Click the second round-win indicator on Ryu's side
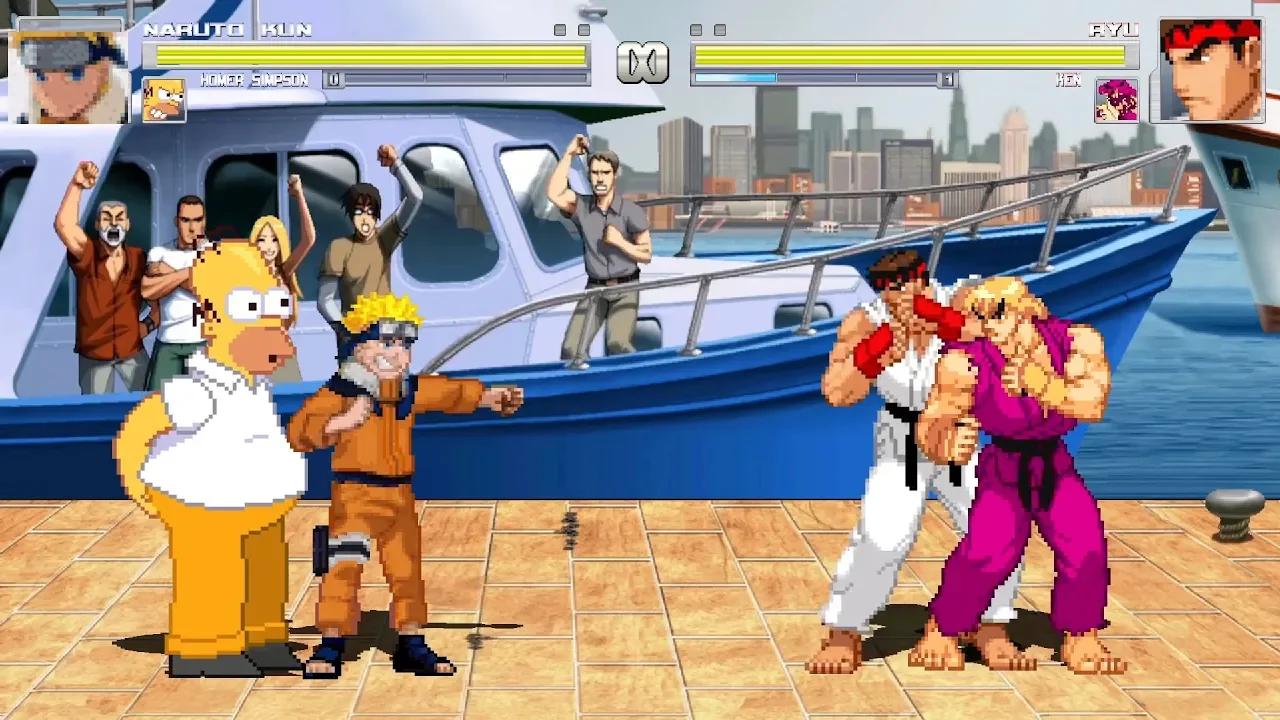The width and height of the screenshot is (1280, 720). point(720,28)
